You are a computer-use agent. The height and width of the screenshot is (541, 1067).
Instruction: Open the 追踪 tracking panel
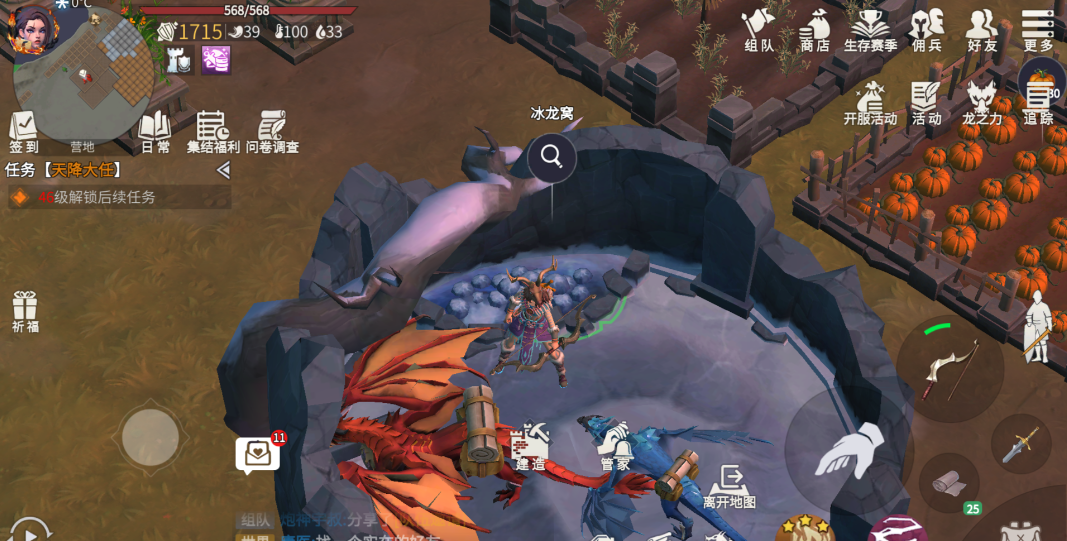pos(1038,102)
